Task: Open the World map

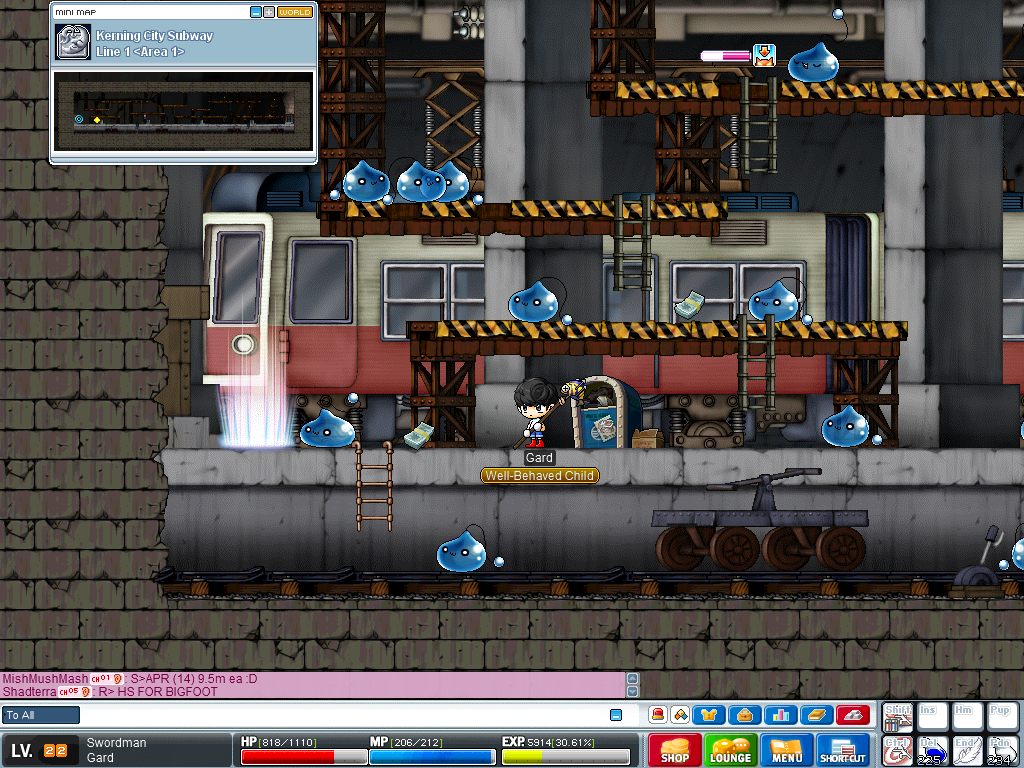Action: pyautogui.click(x=294, y=12)
